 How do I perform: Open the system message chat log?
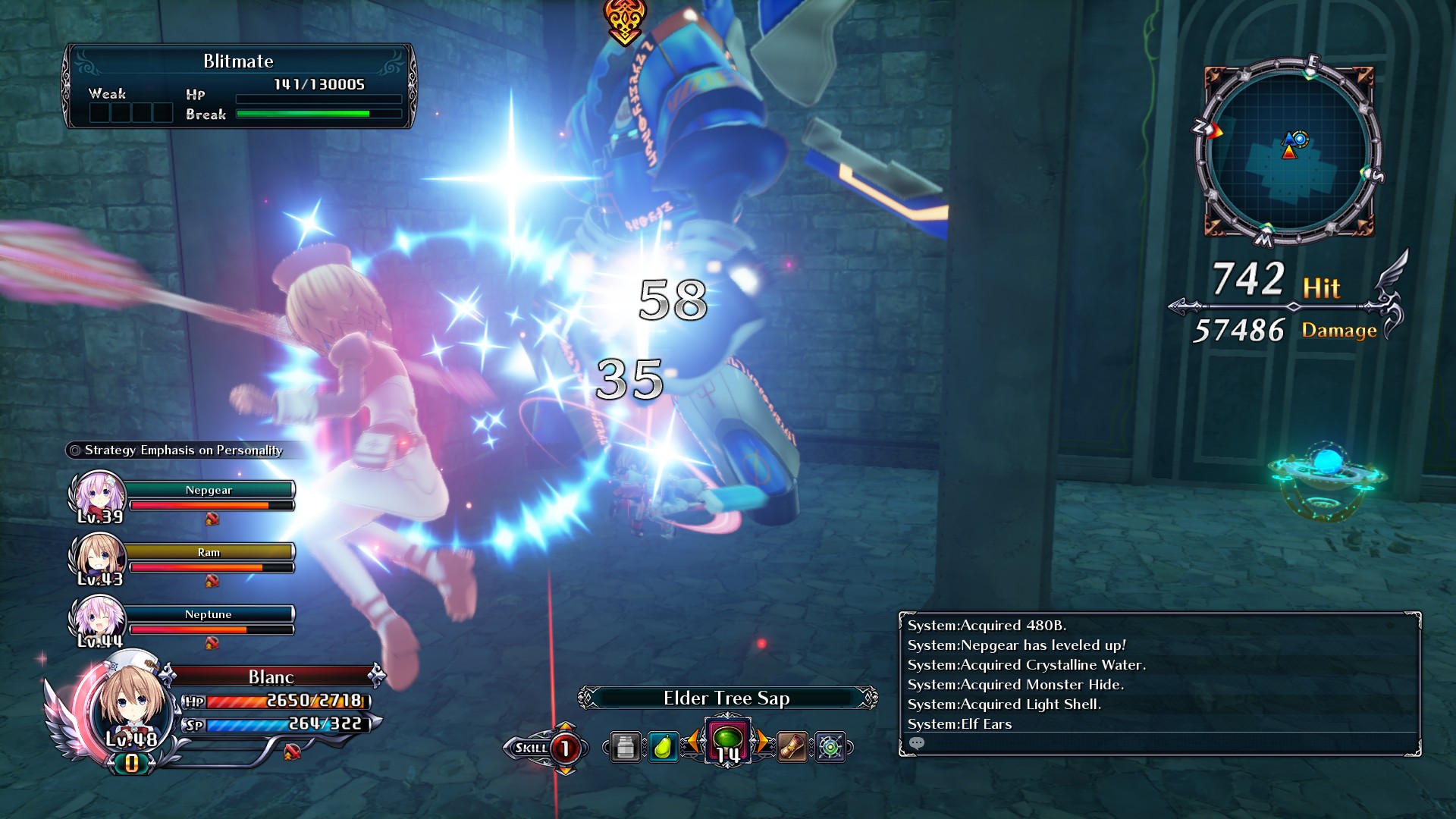(1159, 675)
